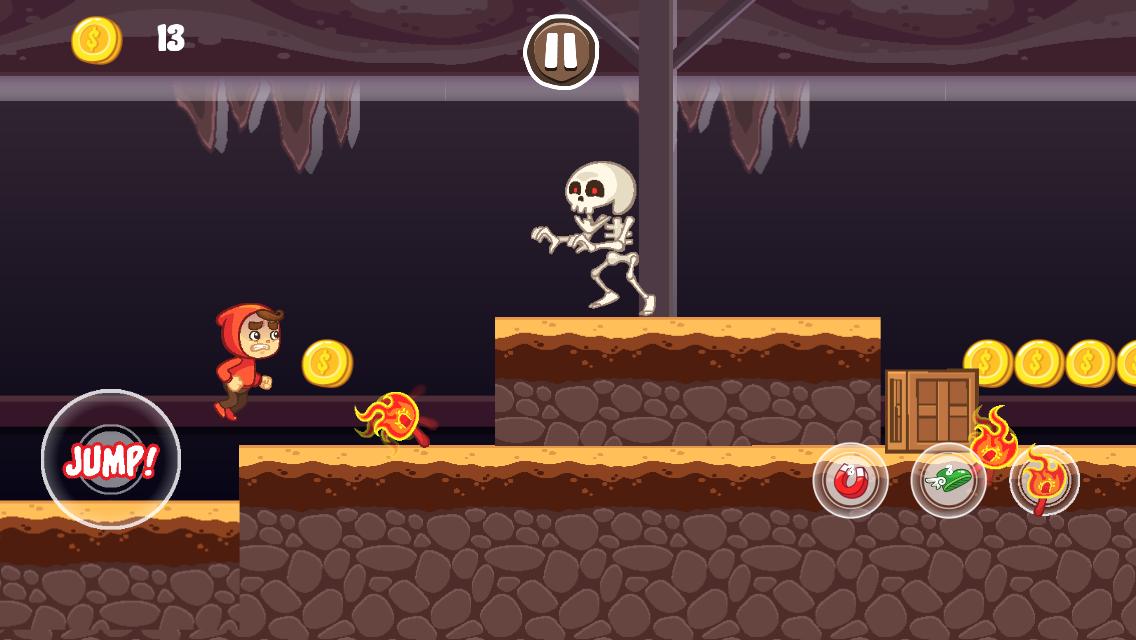Tap the JUMP! button
1136x640 pixels.
[111, 459]
